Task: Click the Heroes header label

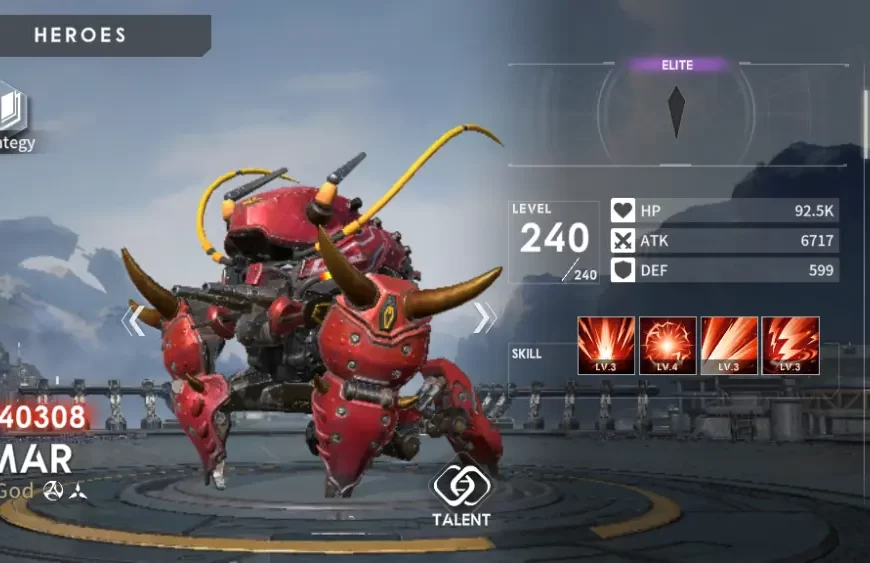Action: pos(81,35)
